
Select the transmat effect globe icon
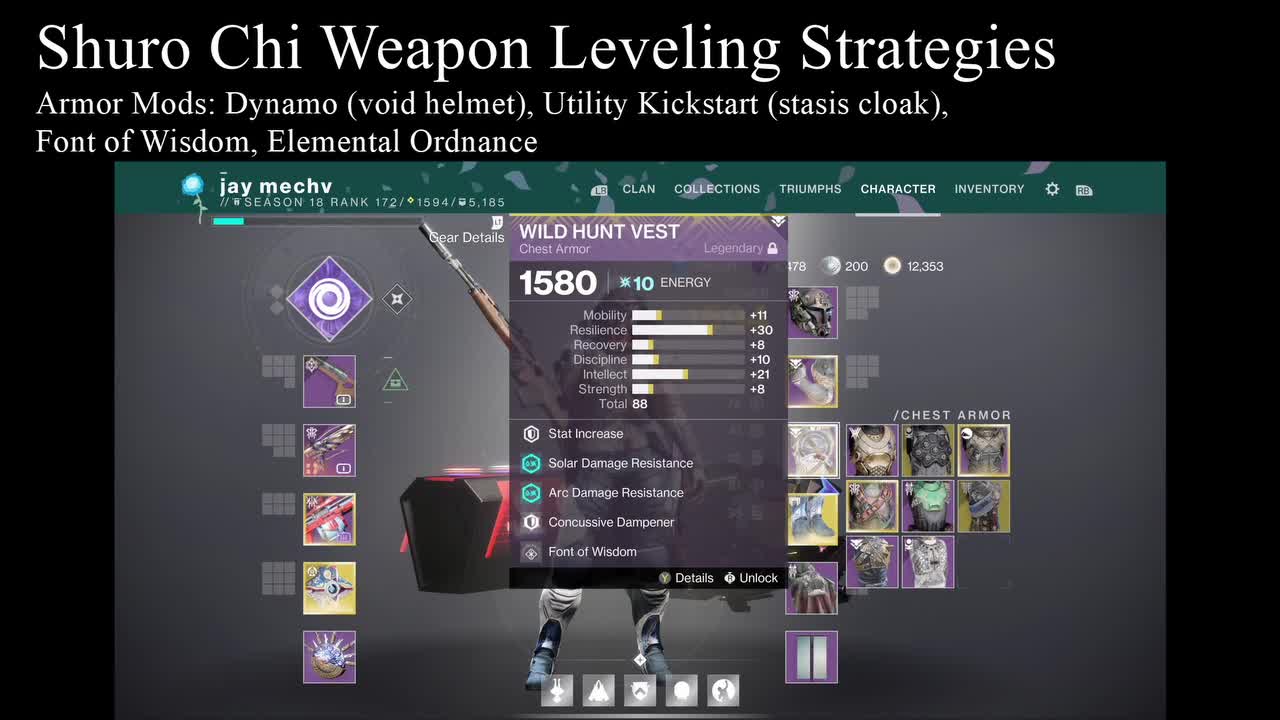[x=722, y=690]
